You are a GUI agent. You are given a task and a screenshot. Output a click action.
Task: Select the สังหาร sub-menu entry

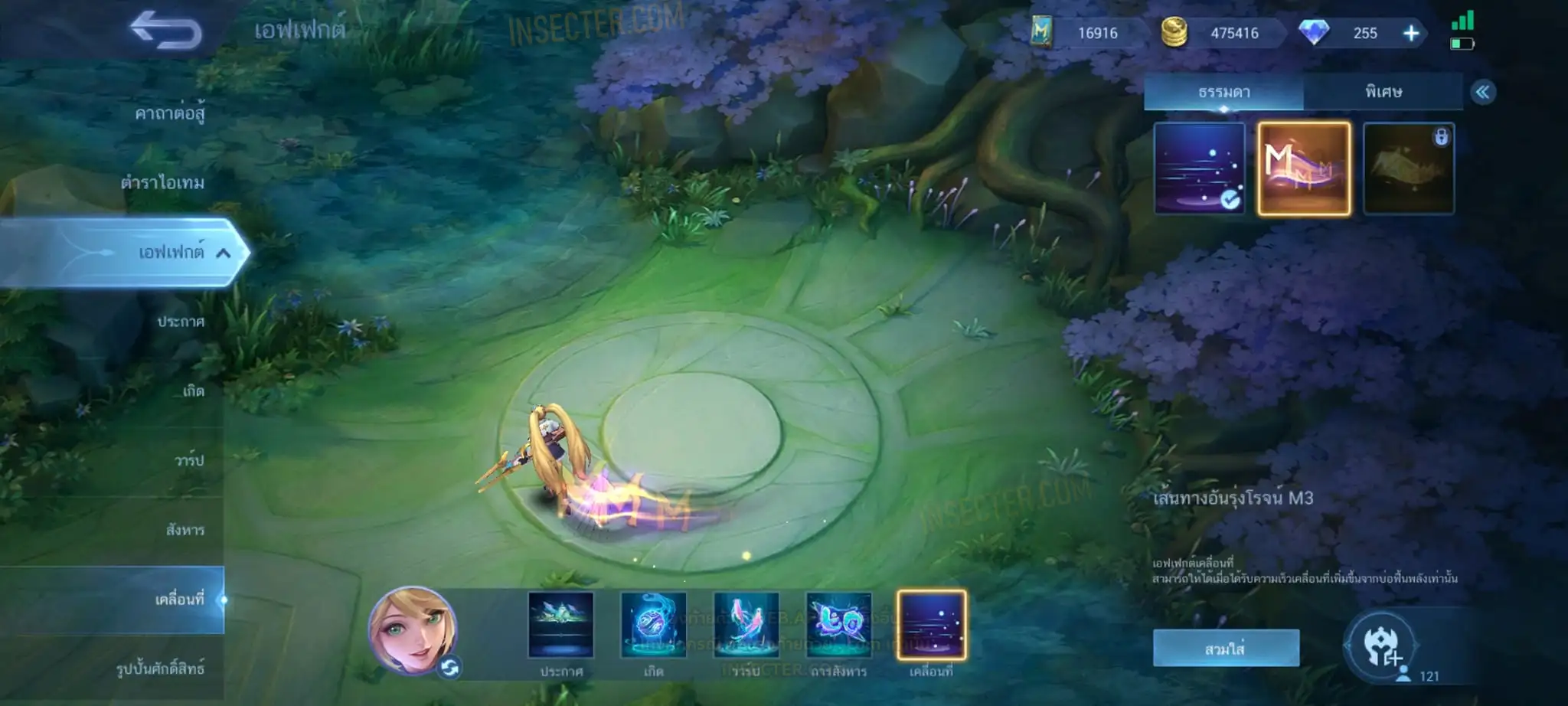(x=185, y=530)
